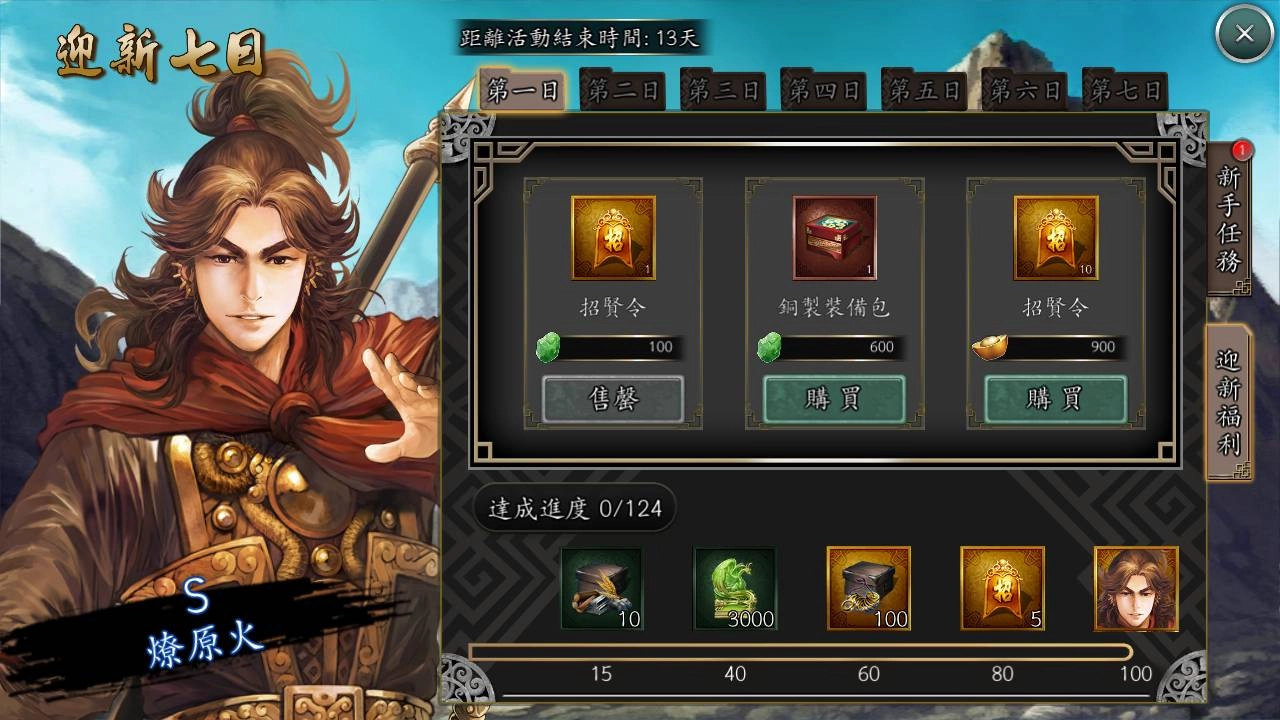Click the 銅製裝備包 copper equipment pack icon
1280x720 pixels.
point(833,238)
